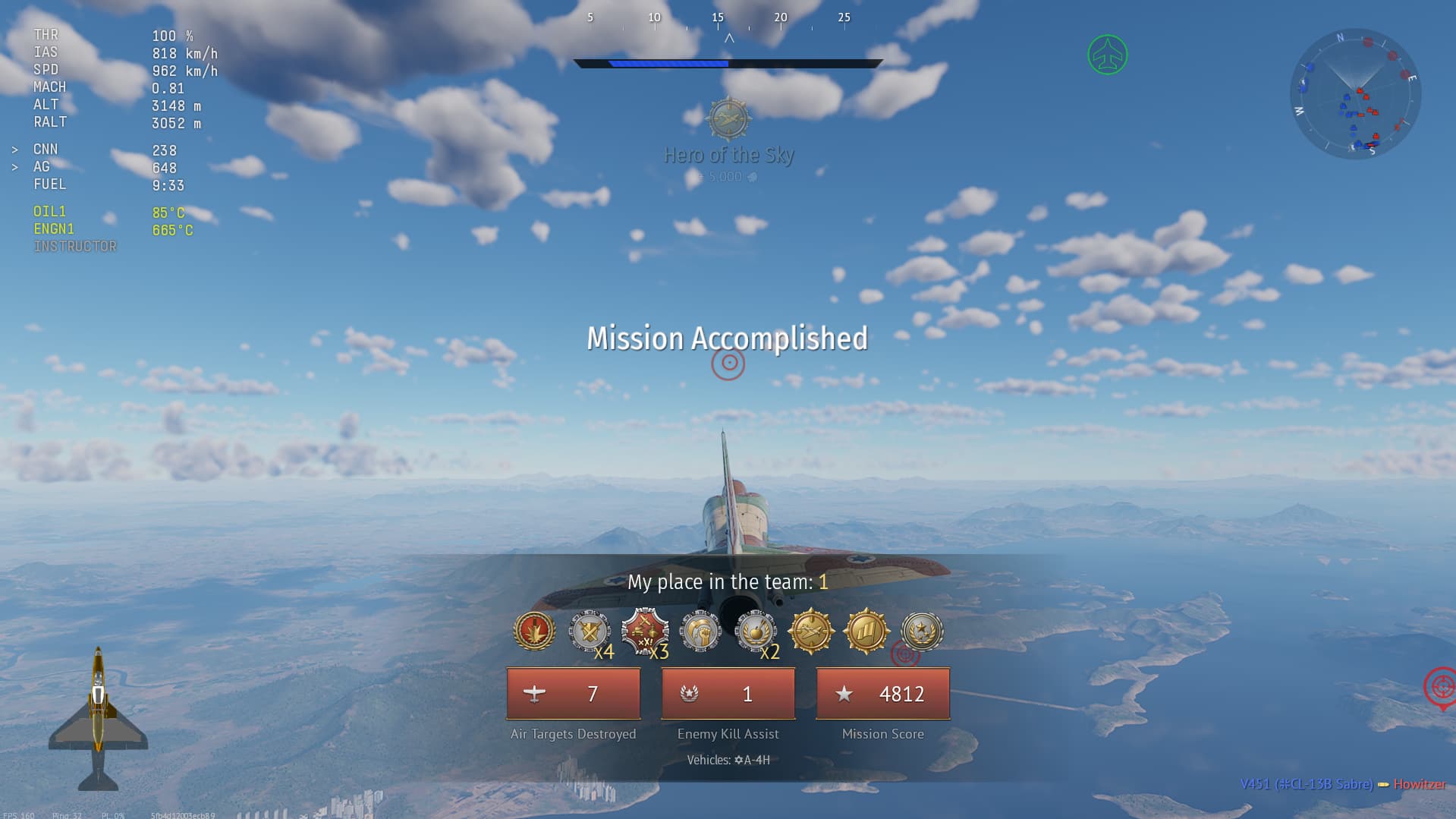Click the aircraft damage silhouette indicator

(98, 719)
